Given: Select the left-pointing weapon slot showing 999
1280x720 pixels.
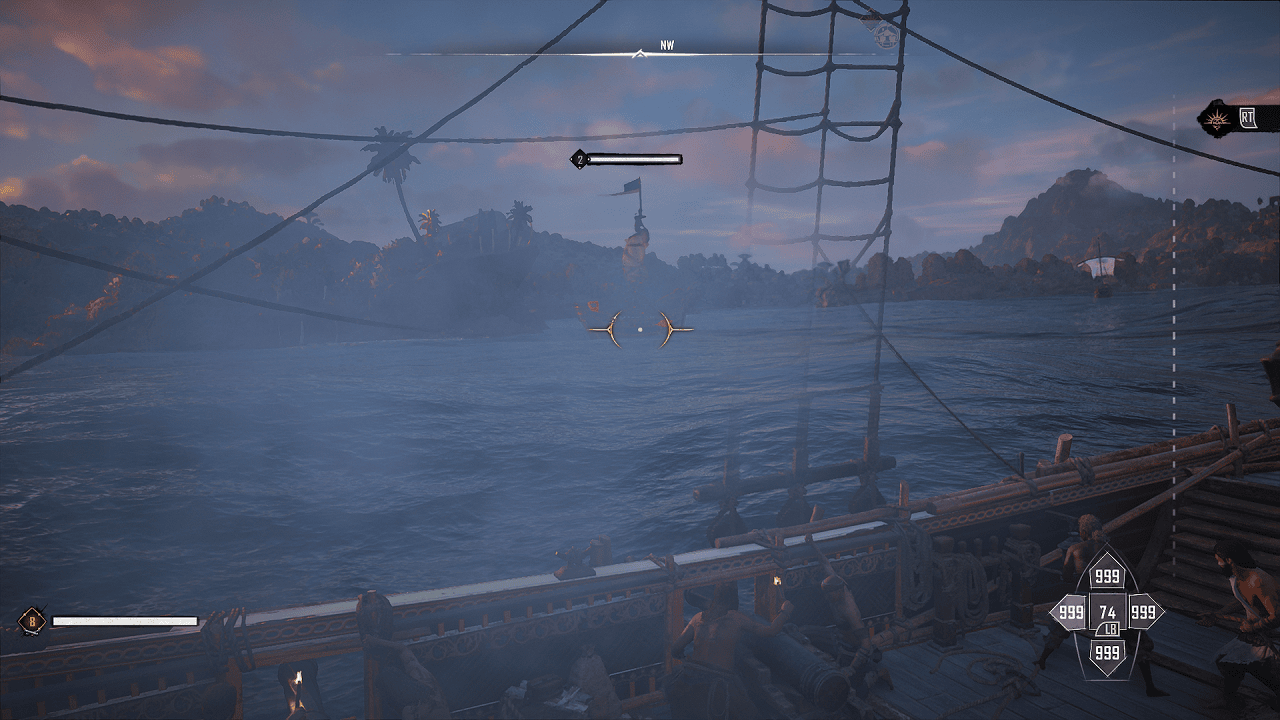Looking at the screenshot, I should (x=1069, y=612).
